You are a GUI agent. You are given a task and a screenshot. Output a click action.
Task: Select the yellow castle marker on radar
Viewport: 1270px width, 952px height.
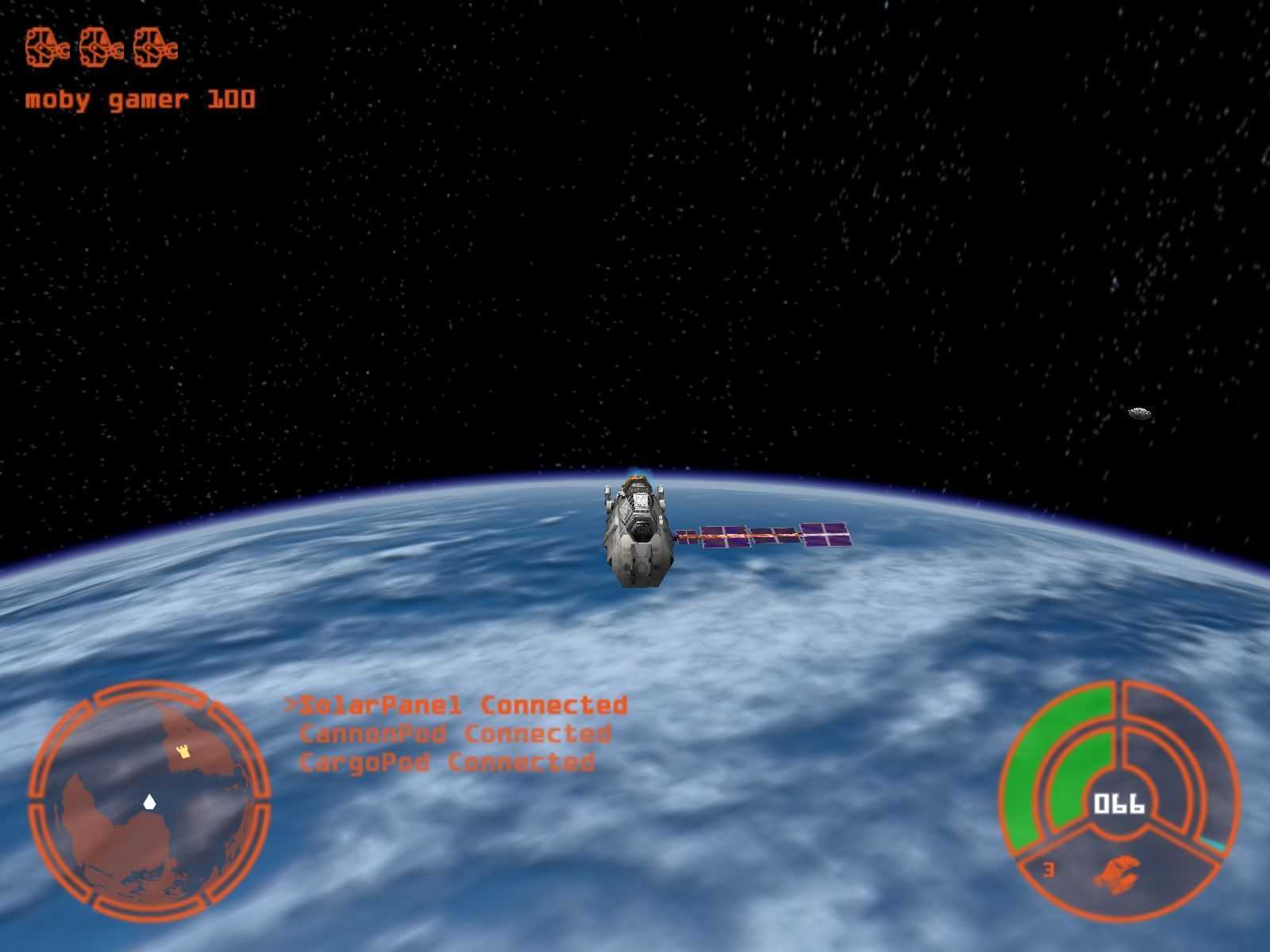[183, 750]
